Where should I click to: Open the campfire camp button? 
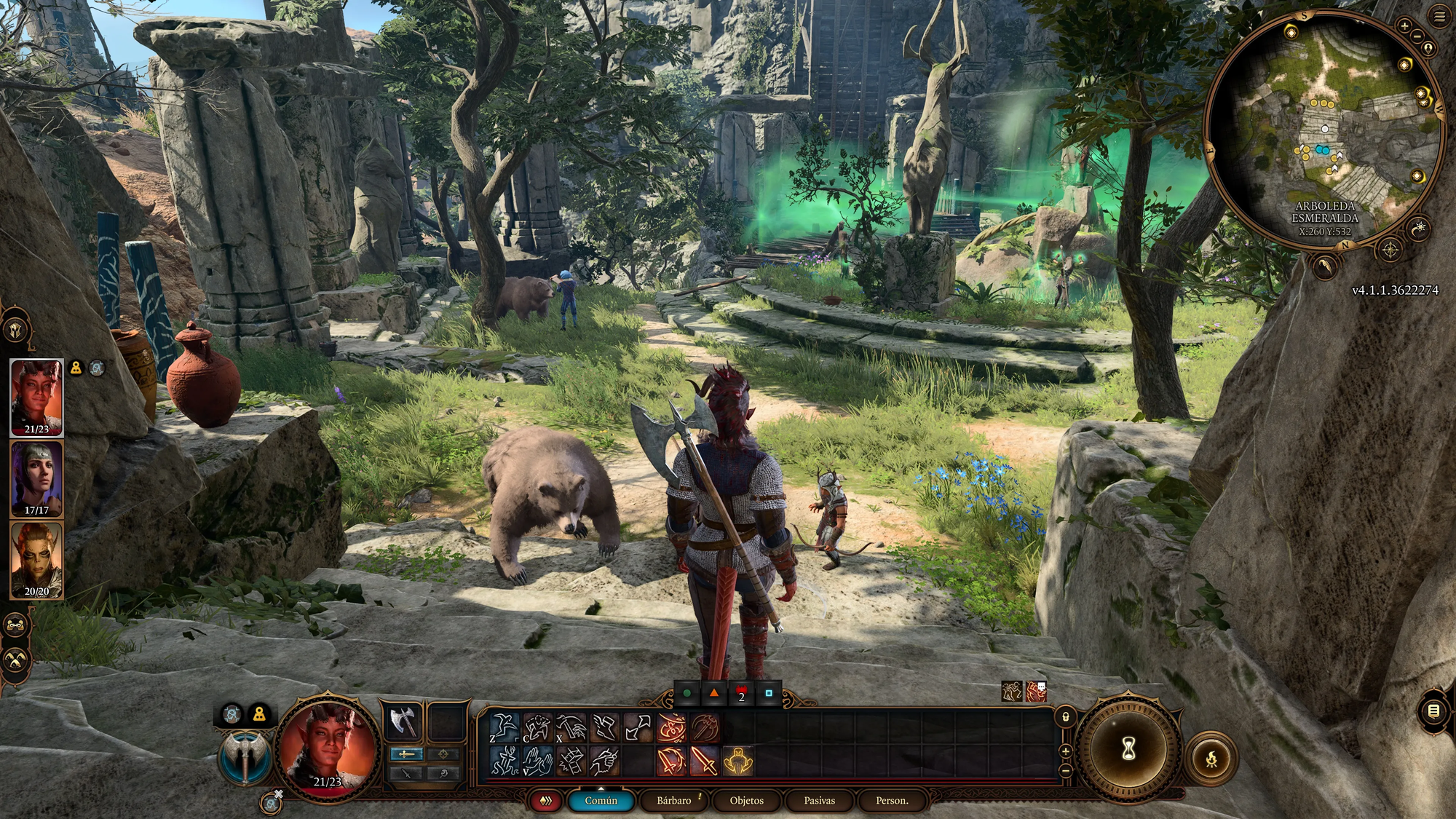(1211, 759)
